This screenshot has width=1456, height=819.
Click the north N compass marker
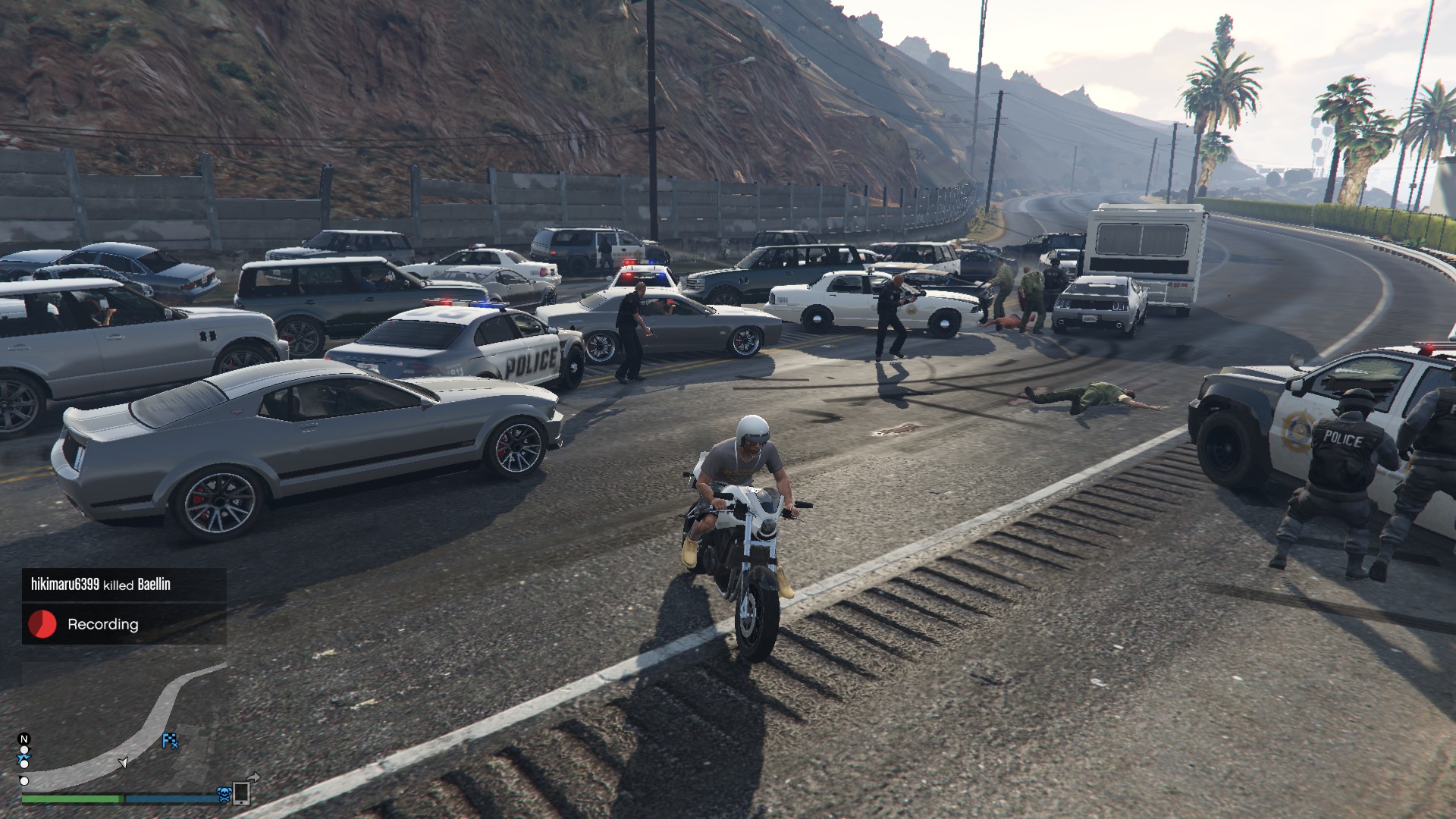click(24, 739)
